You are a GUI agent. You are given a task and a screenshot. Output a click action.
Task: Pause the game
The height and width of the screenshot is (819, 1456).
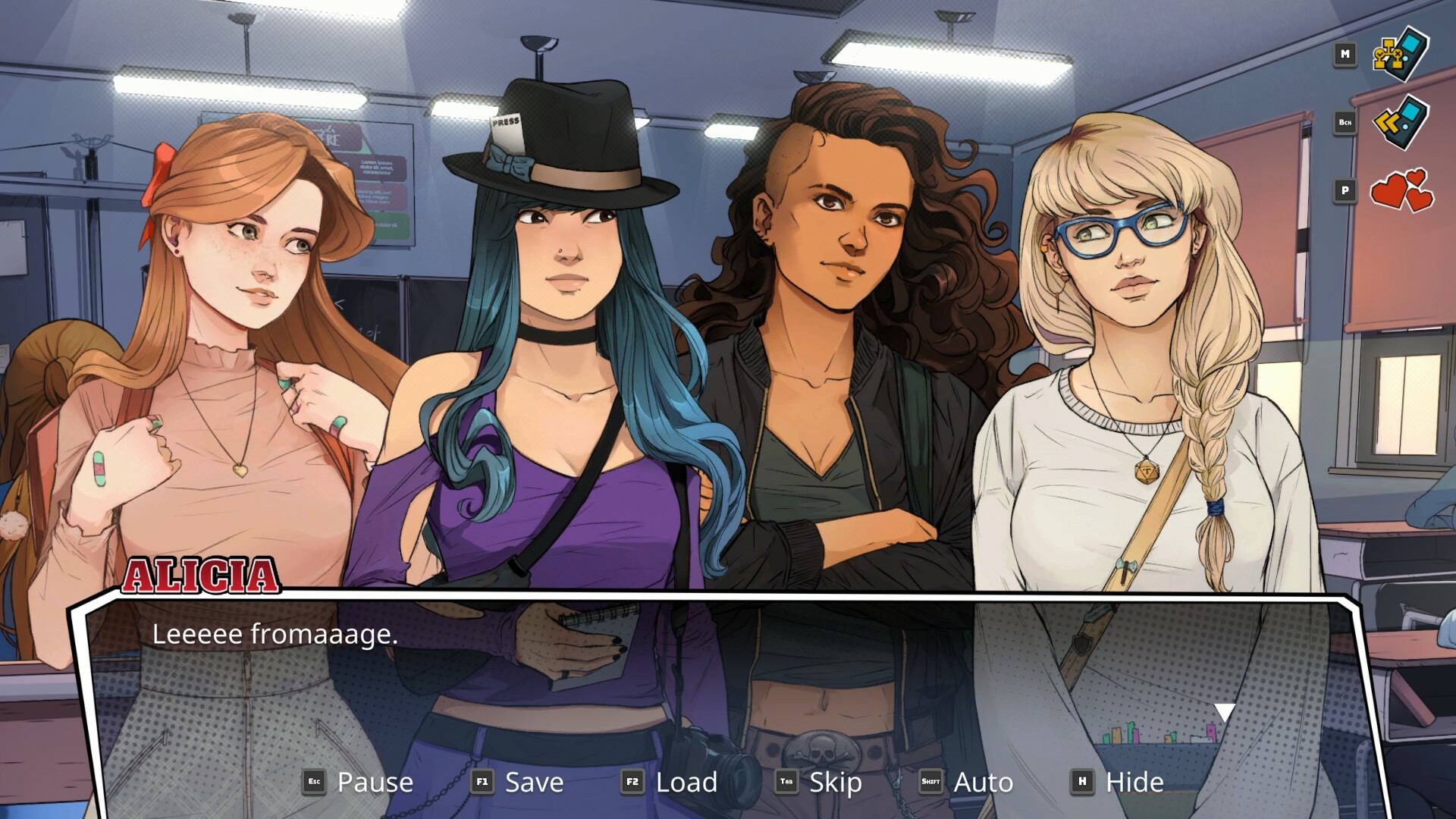376,782
